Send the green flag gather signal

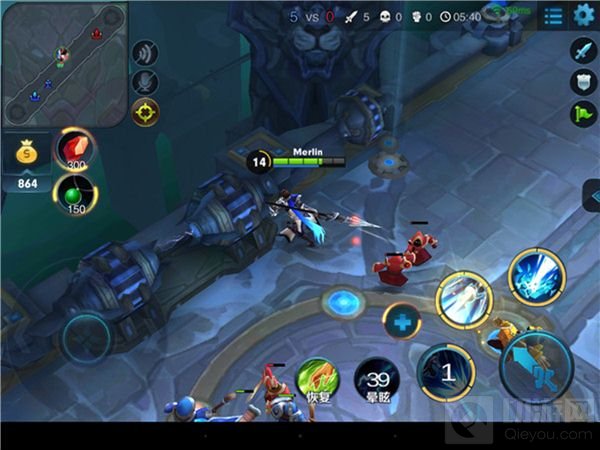pos(583,114)
